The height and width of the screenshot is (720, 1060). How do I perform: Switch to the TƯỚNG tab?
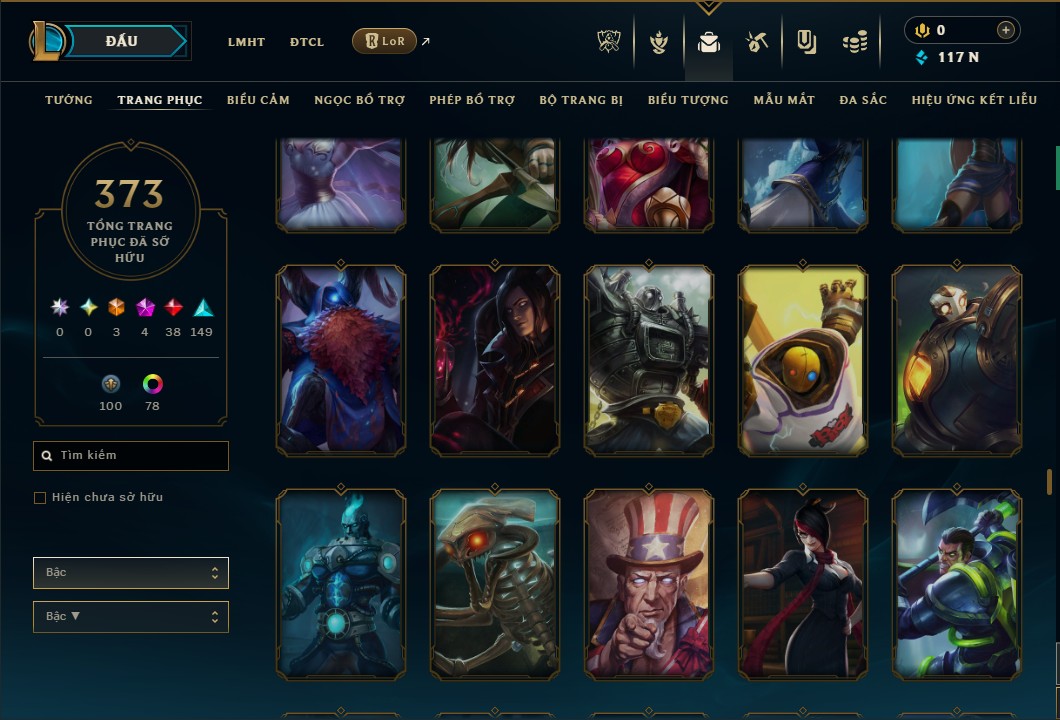tap(69, 100)
